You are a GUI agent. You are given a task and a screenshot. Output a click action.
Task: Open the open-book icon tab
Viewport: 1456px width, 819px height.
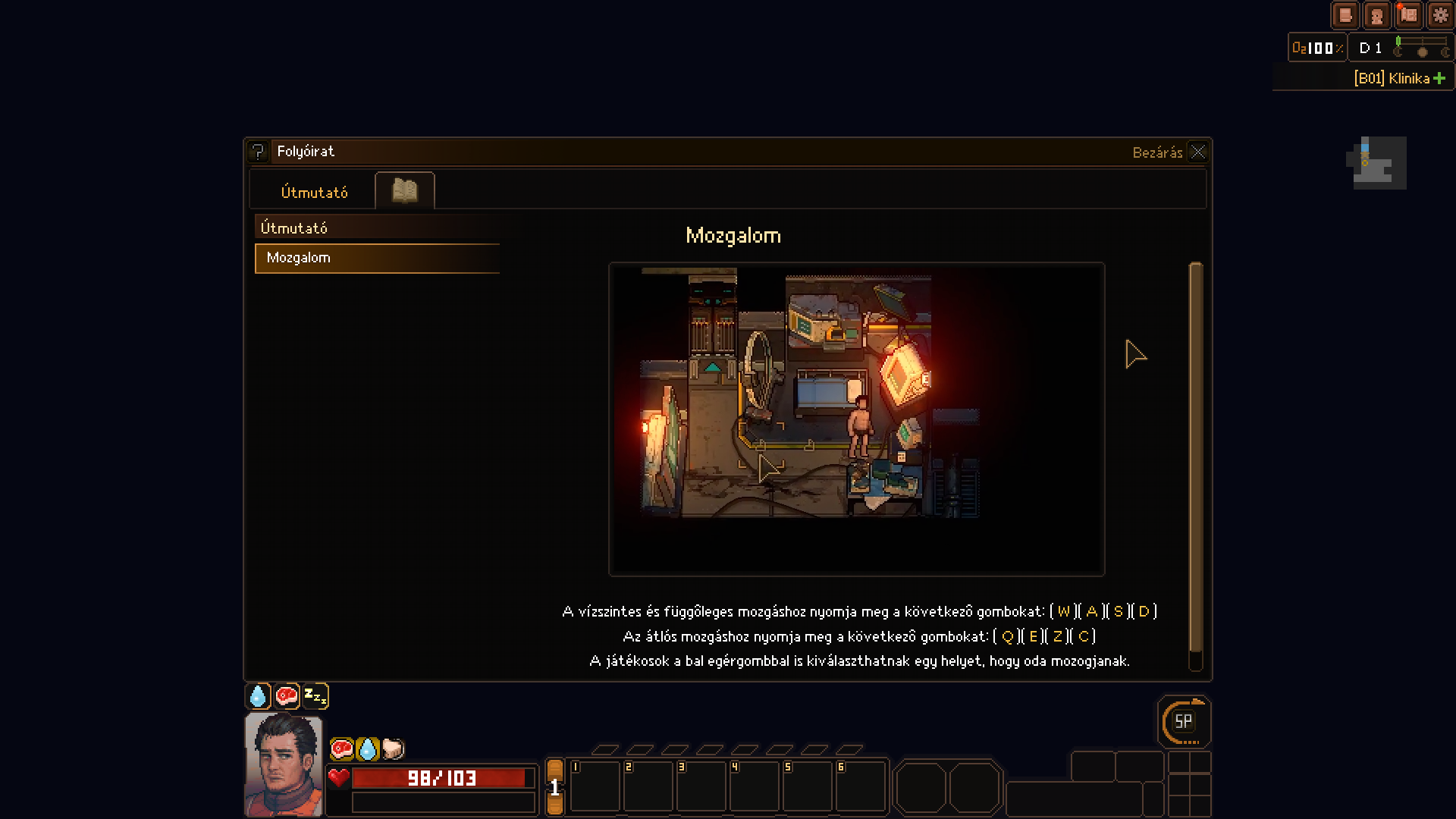click(x=405, y=190)
